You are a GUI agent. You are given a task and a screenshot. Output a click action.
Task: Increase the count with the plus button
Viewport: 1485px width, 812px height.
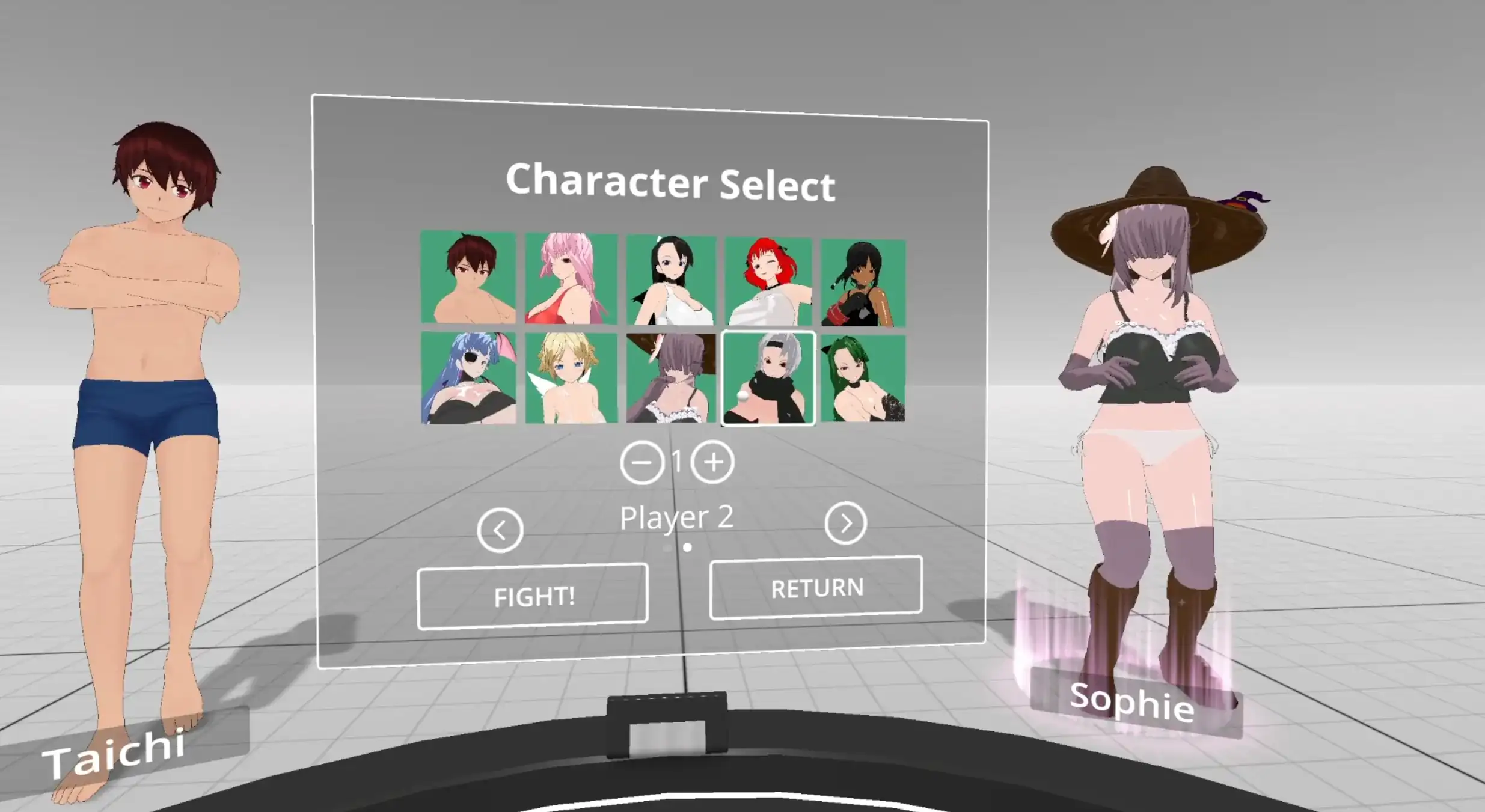713,462
